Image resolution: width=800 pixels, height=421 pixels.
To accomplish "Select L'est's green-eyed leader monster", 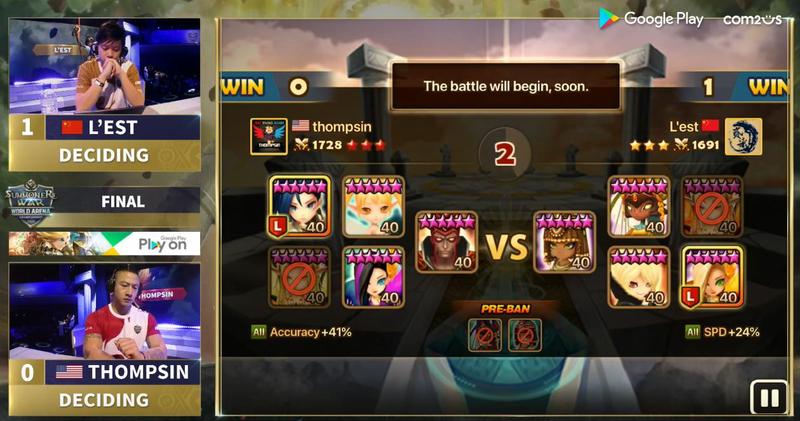I will tap(712, 276).
